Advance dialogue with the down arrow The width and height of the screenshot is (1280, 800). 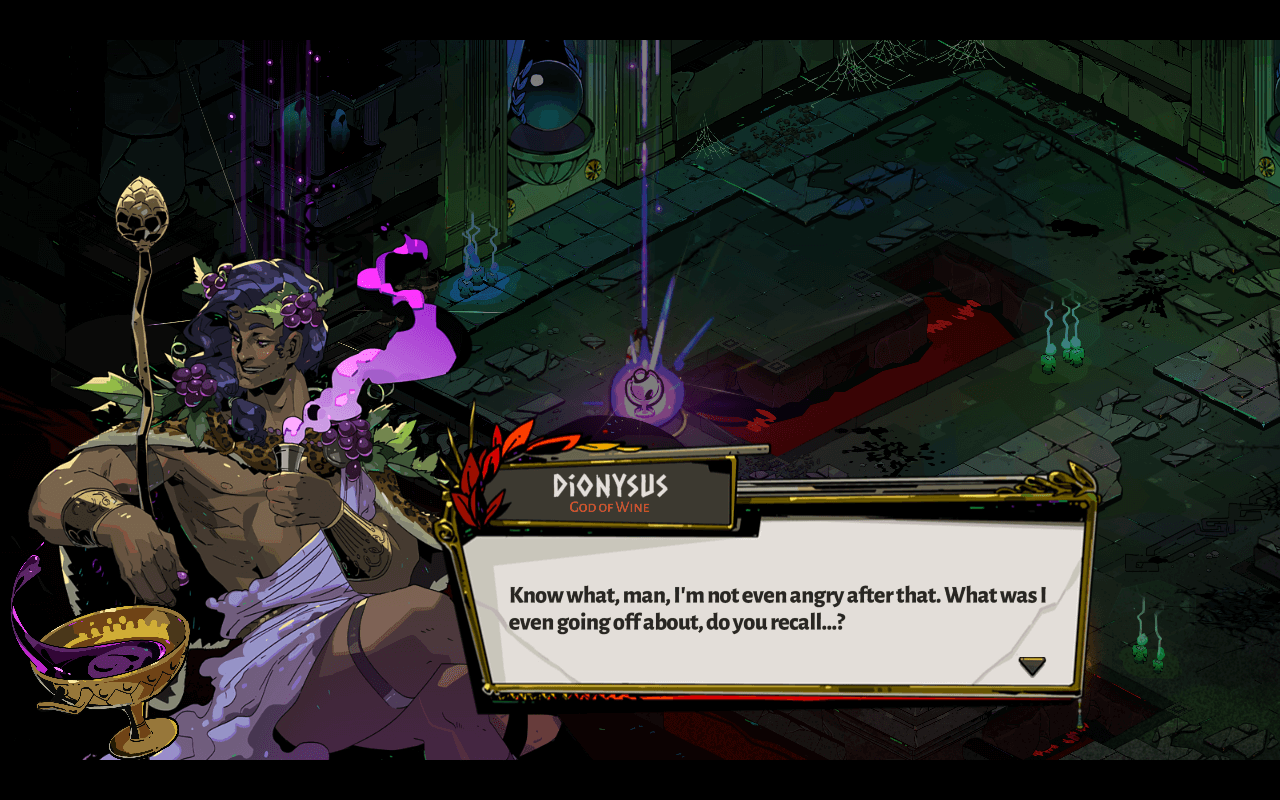tap(1031, 665)
